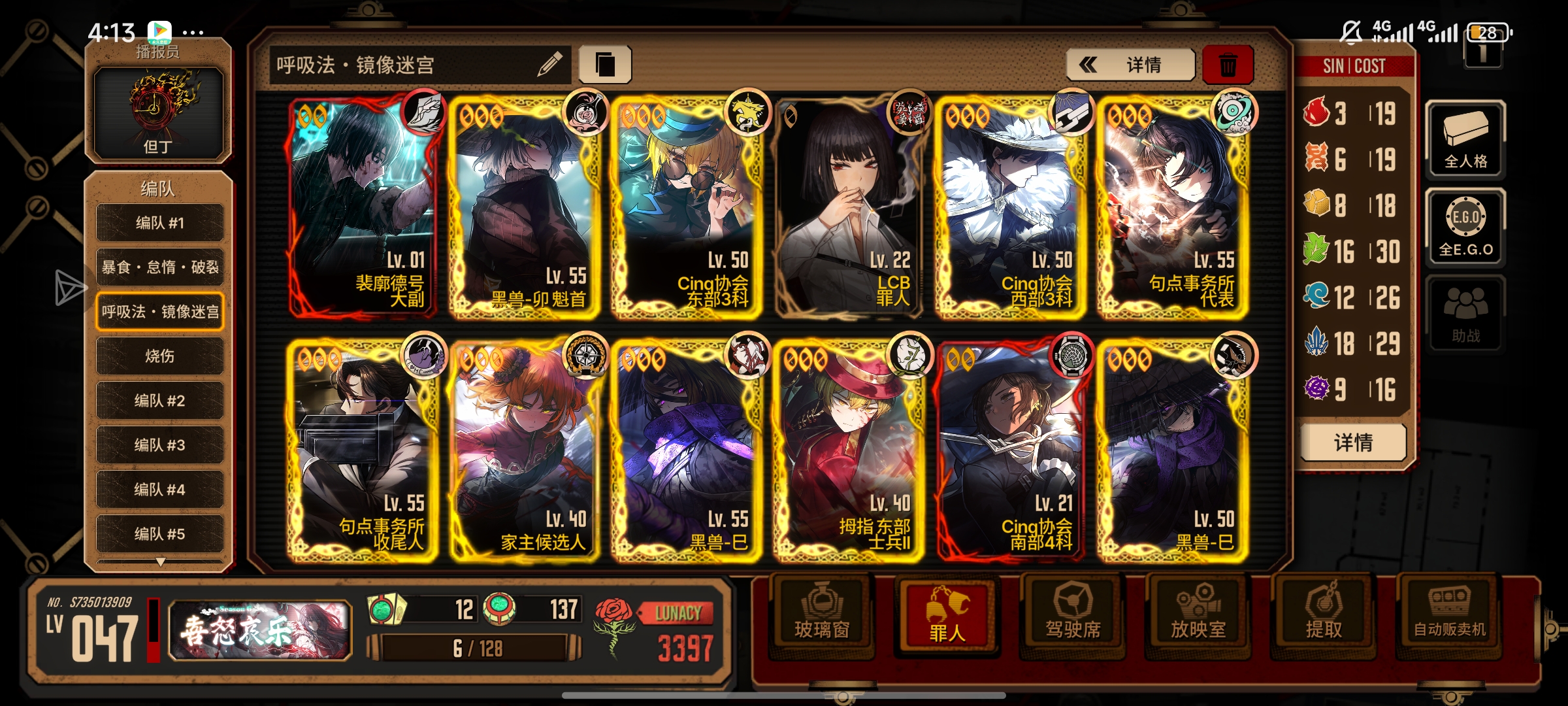The height and width of the screenshot is (706, 1568).
Task: Switch to the 罪人 tab
Action: (x=947, y=613)
